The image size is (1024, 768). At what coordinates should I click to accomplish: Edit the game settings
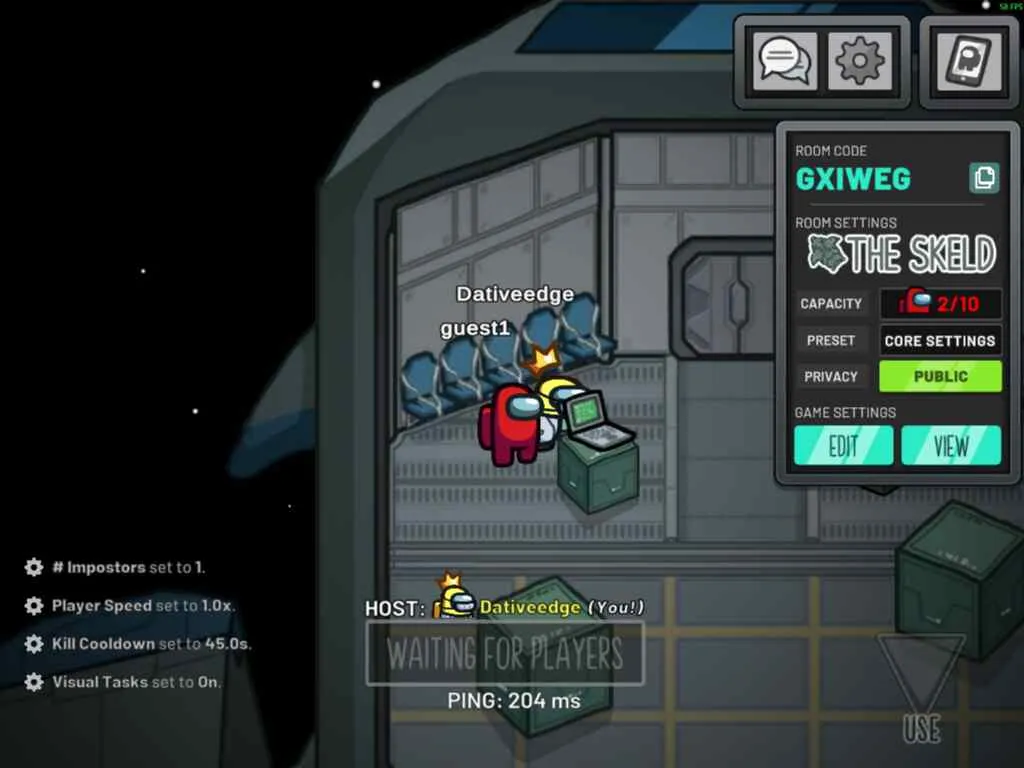pos(843,445)
